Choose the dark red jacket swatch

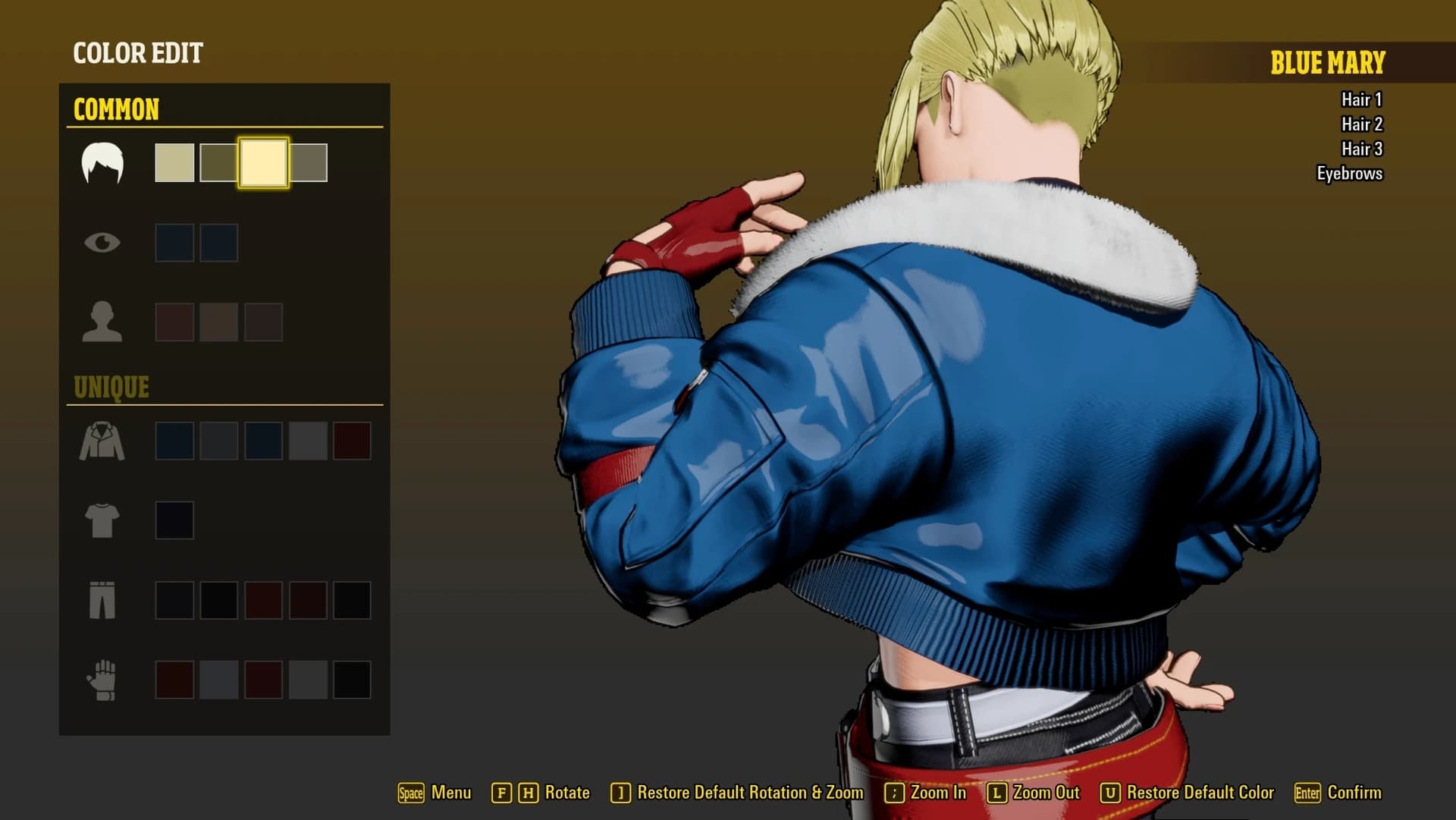353,441
